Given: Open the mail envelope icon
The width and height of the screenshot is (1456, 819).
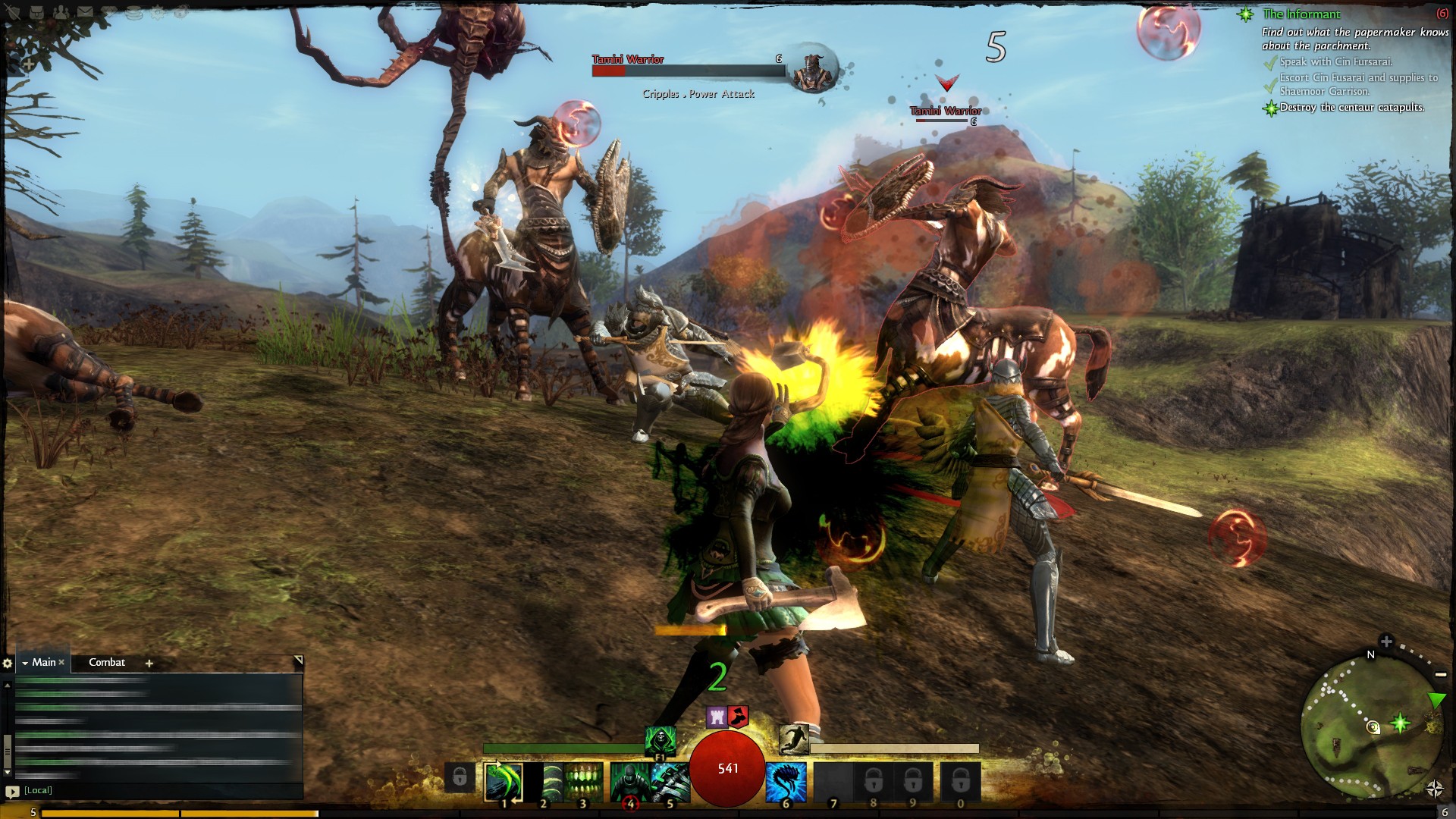Looking at the screenshot, I should point(84,12).
